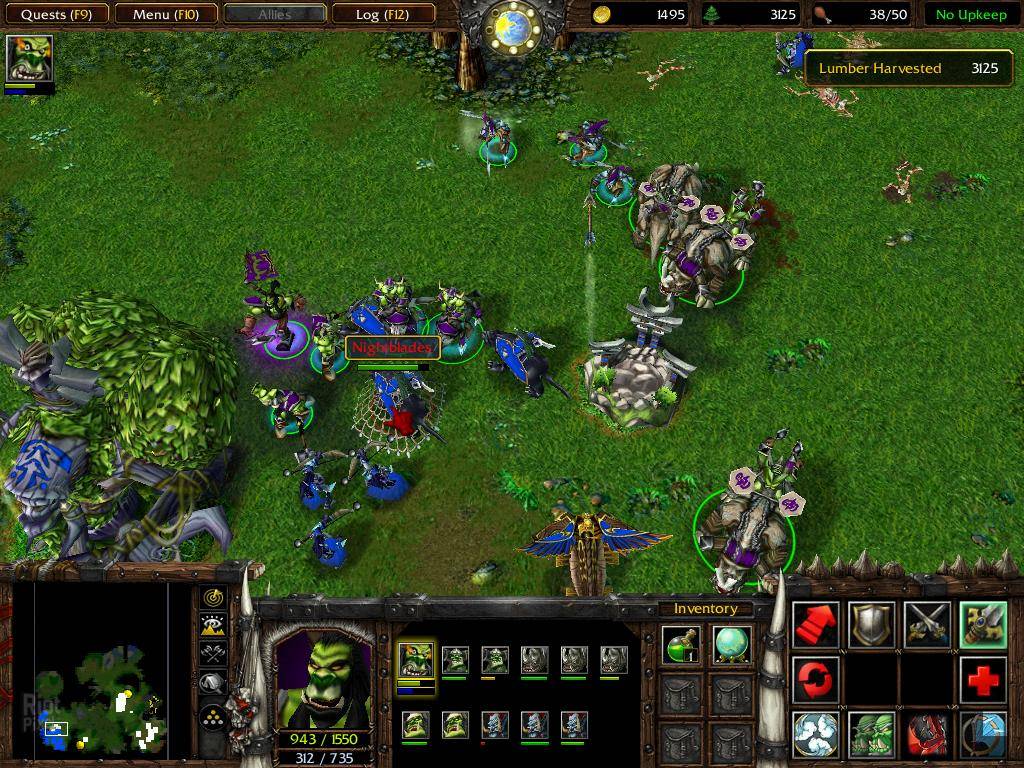The height and width of the screenshot is (768, 1024).
Task: Issue the Hold Position shield command
Action: (871, 624)
